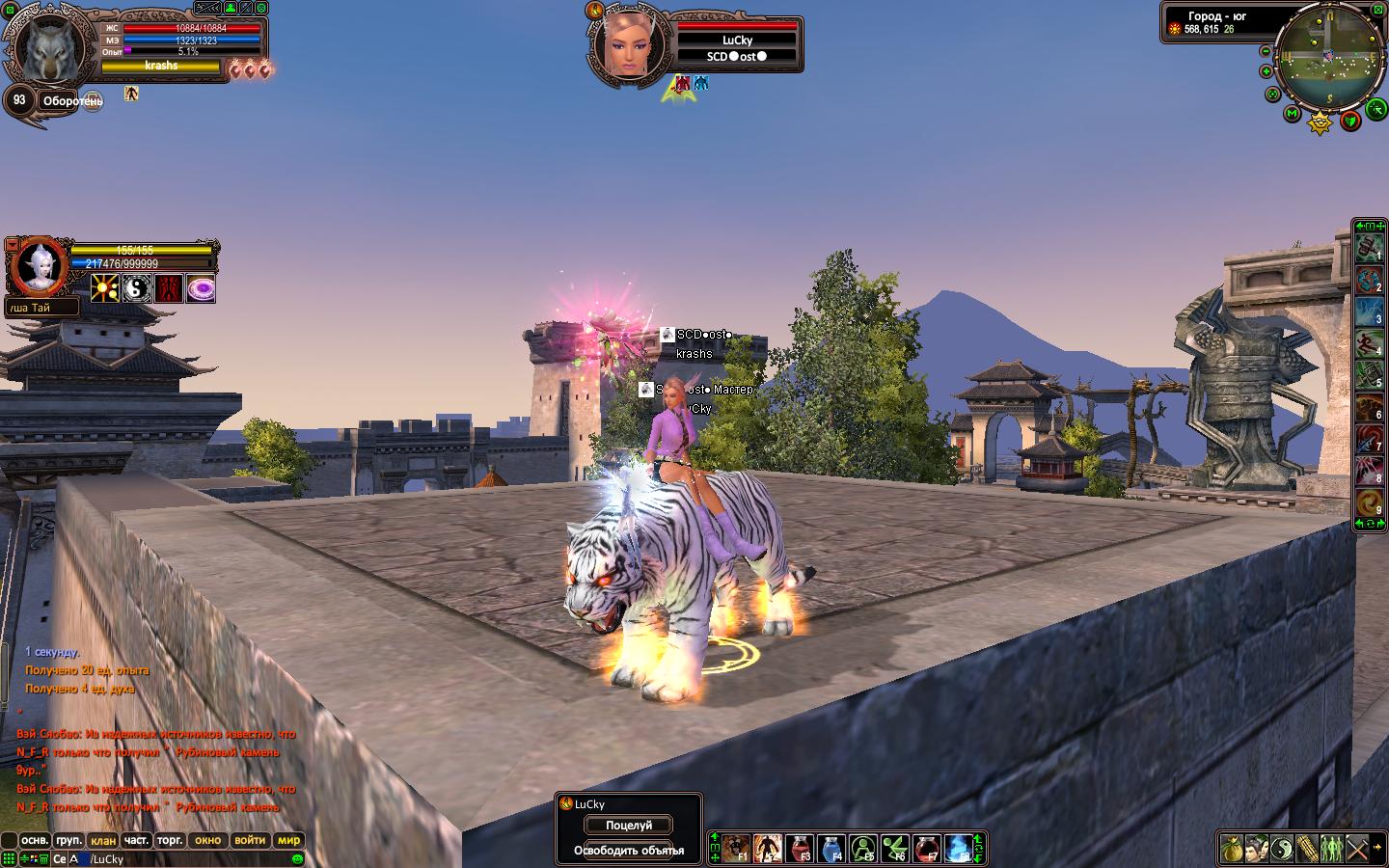The height and width of the screenshot is (868, 1389).
Task: Open the inventory bag icon
Action: 1230,849
